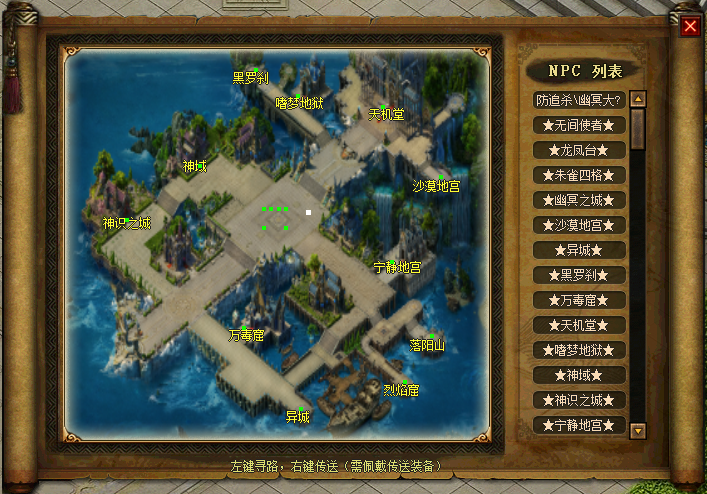This screenshot has width=707, height=494.
Task: Click the white square marker on the map
Action: (x=309, y=213)
